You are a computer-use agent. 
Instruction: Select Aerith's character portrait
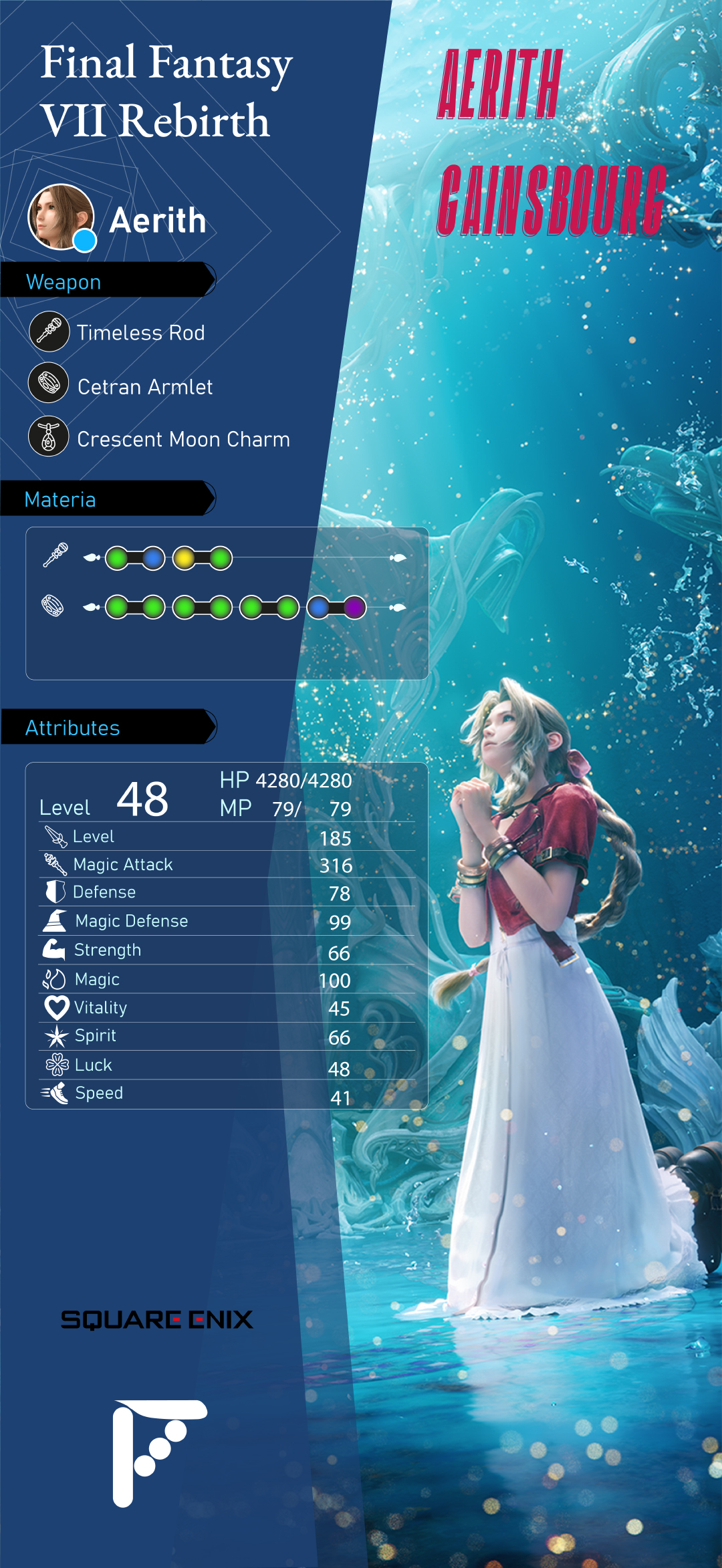coord(61,217)
